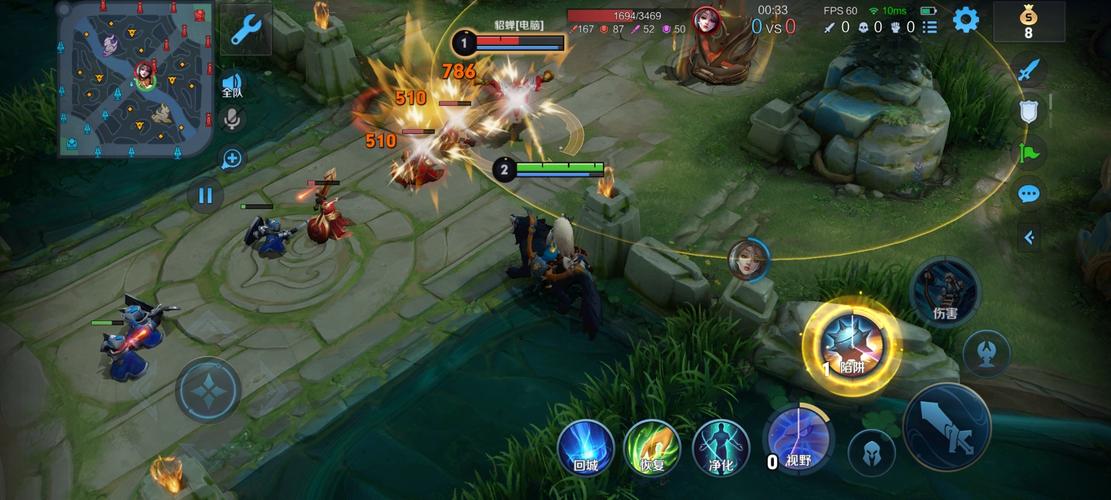Click the magnifier plus zoom button
1111x500 pixels.
[231, 158]
